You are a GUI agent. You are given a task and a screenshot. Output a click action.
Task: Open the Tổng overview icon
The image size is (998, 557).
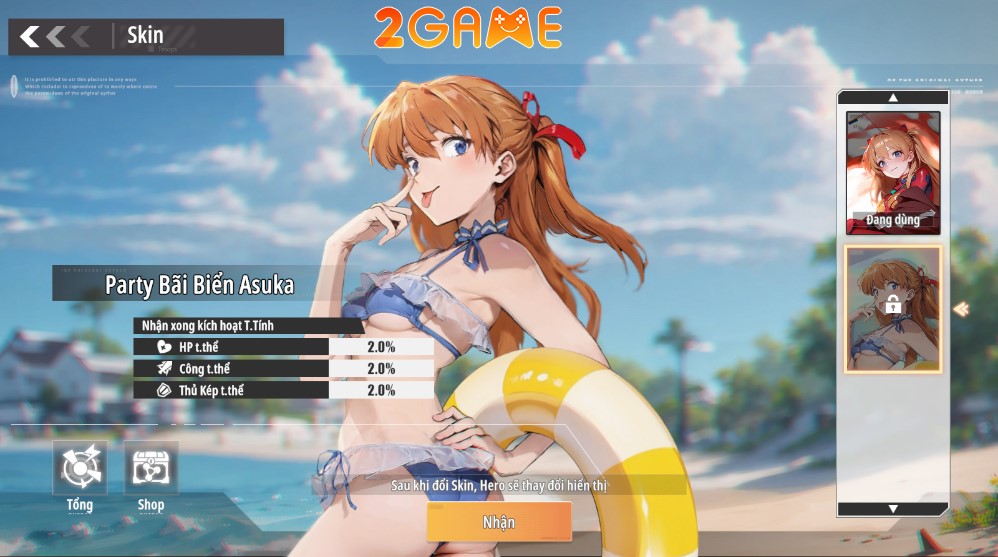click(x=80, y=469)
